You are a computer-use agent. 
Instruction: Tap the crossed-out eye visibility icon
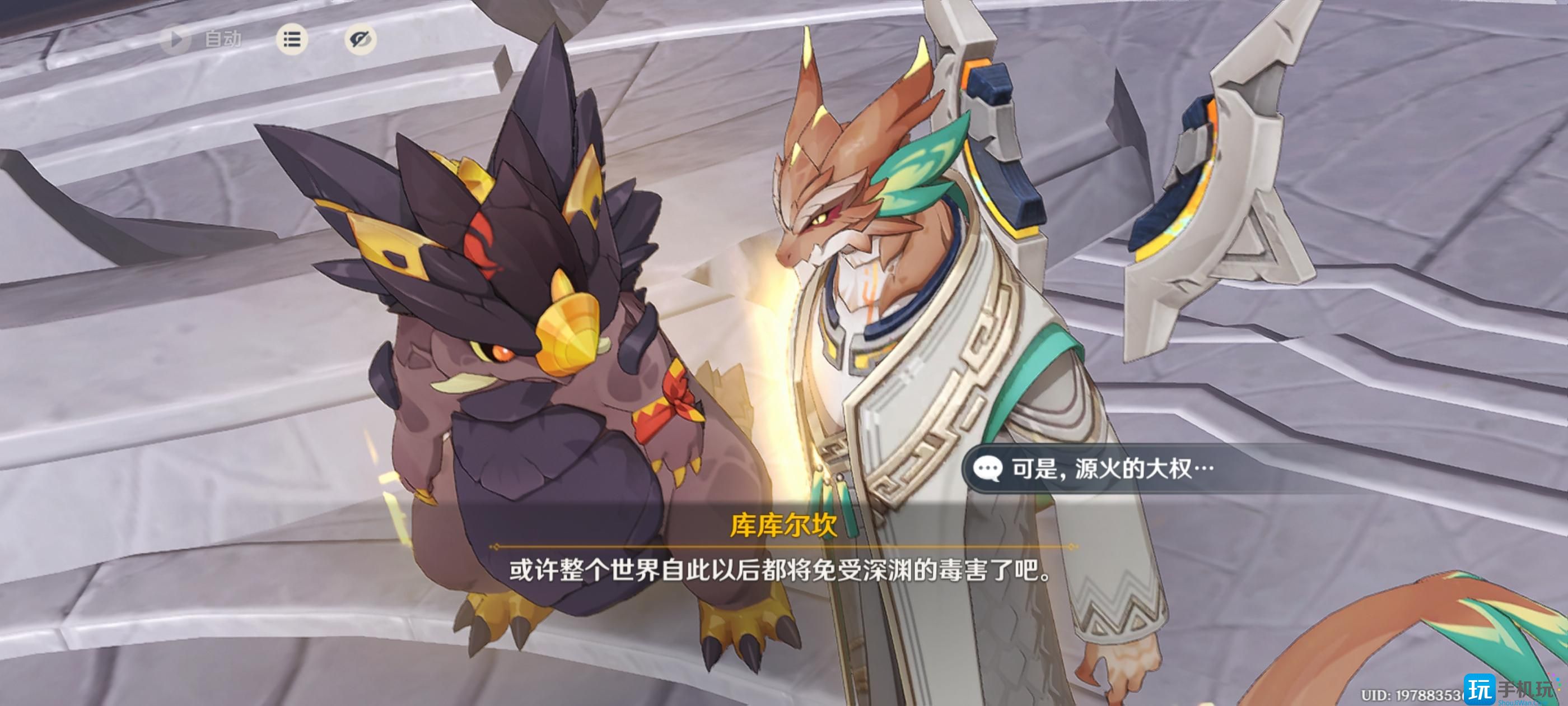(360, 40)
